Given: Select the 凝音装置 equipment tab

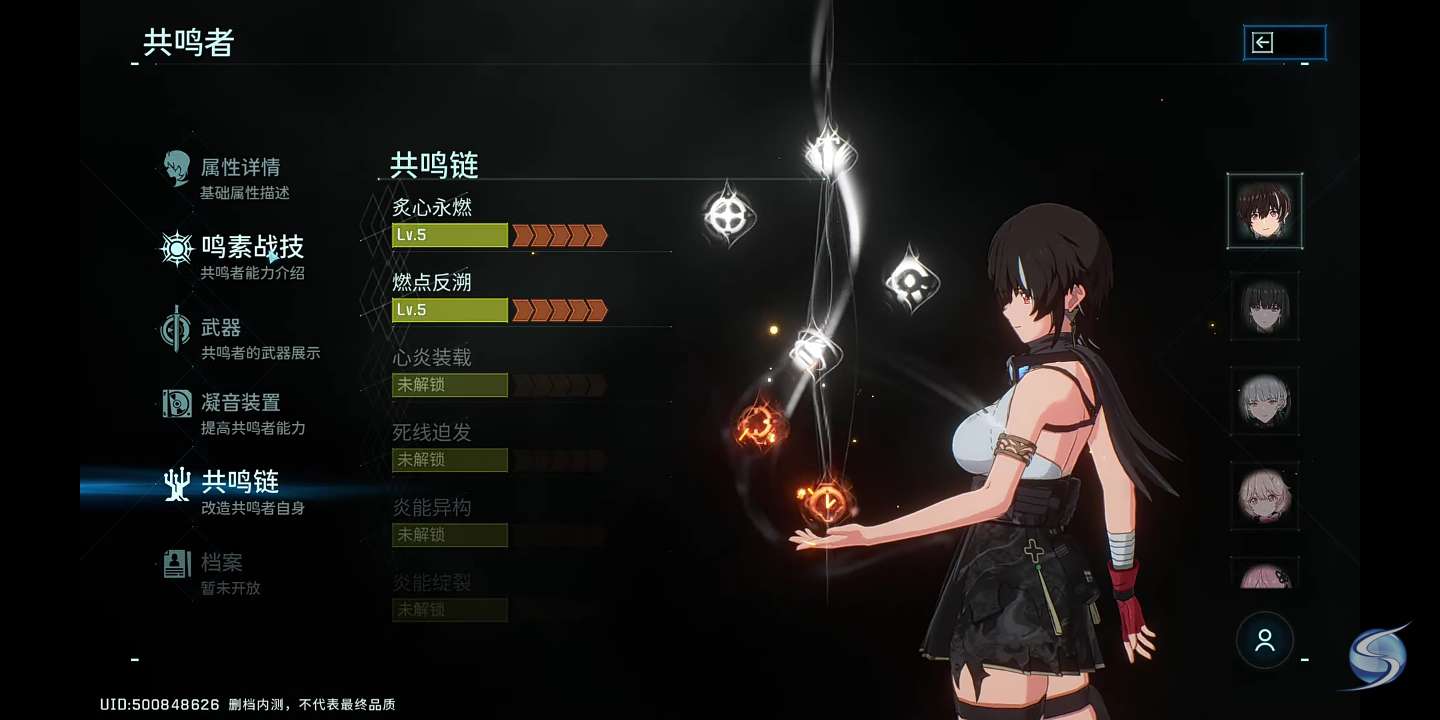Looking at the screenshot, I should (240, 412).
